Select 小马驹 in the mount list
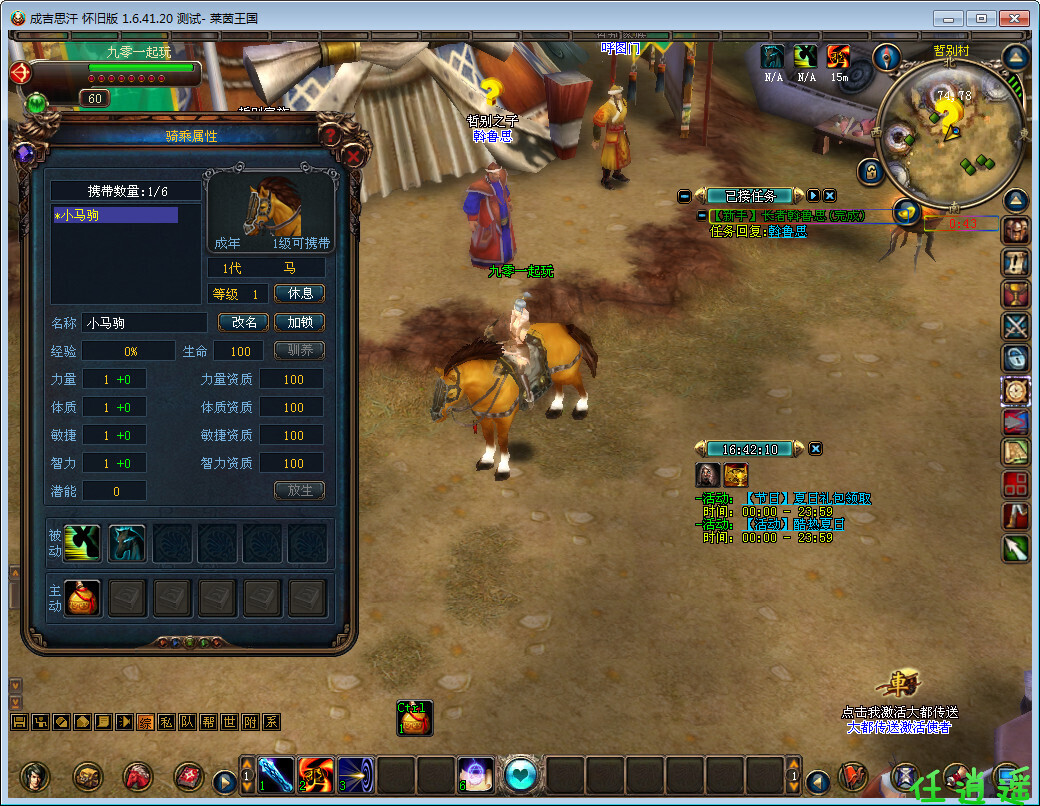 pyautogui.click(x=114, y=215)
